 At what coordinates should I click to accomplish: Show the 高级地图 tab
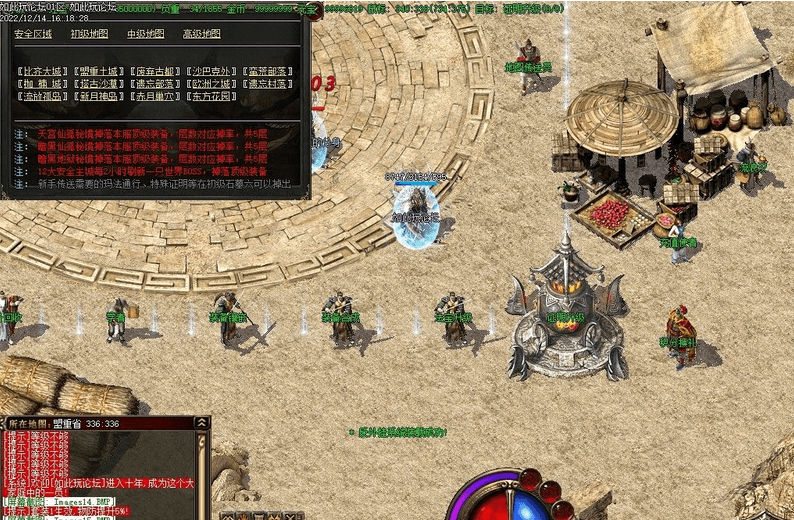click(202, 34)
